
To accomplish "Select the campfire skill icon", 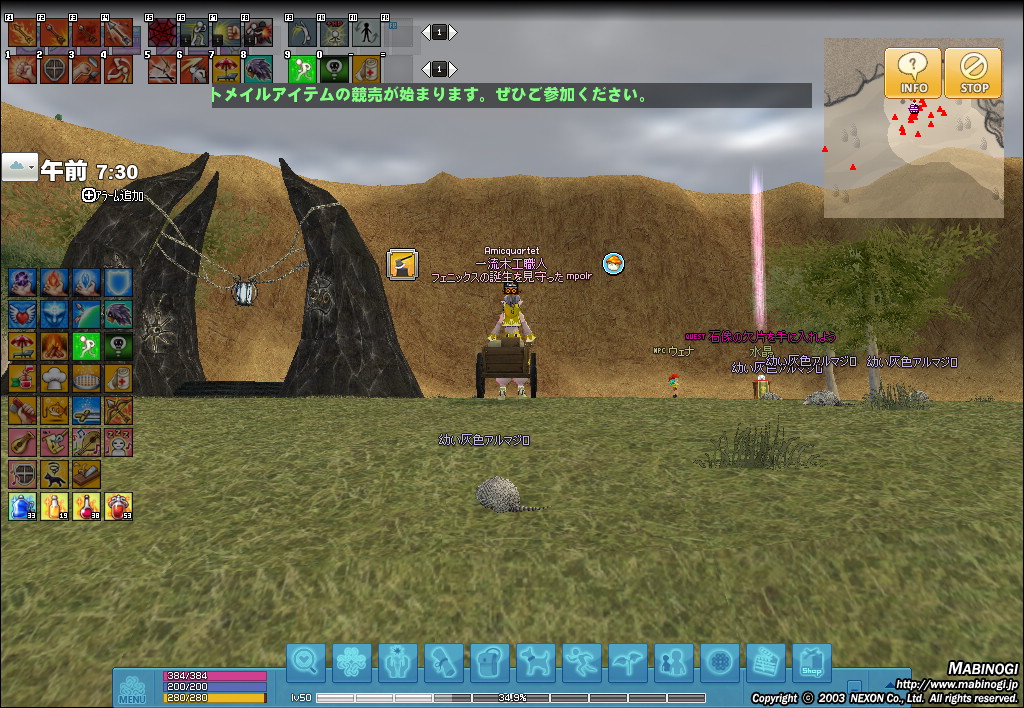I will pos(55,347).
